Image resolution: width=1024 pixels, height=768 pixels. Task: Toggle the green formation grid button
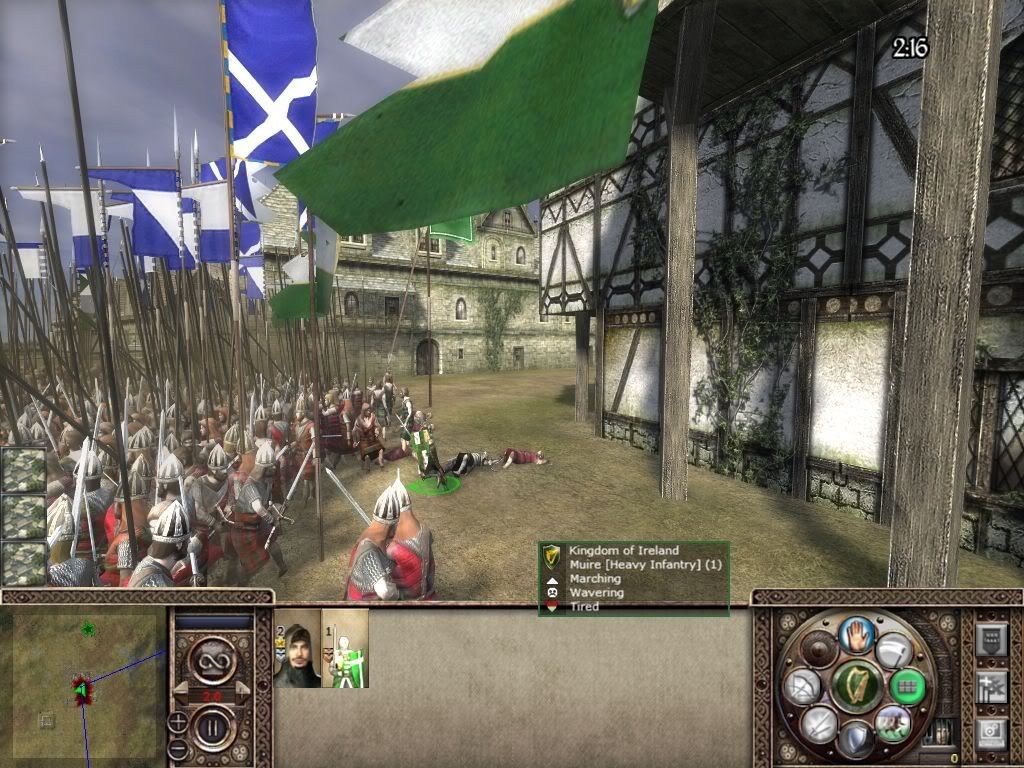coord(908,686)
